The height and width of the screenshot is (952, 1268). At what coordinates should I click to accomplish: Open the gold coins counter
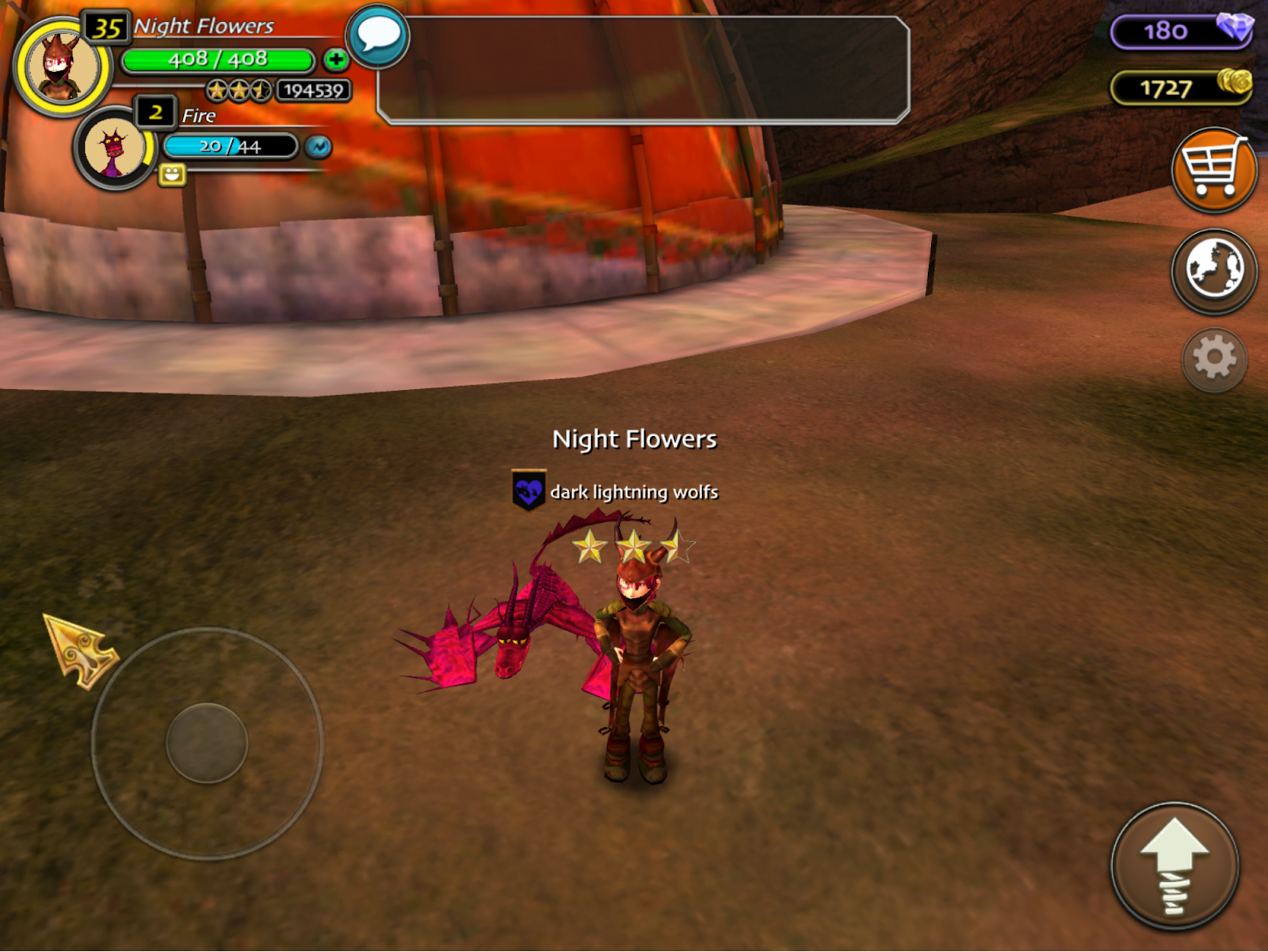1180,87
